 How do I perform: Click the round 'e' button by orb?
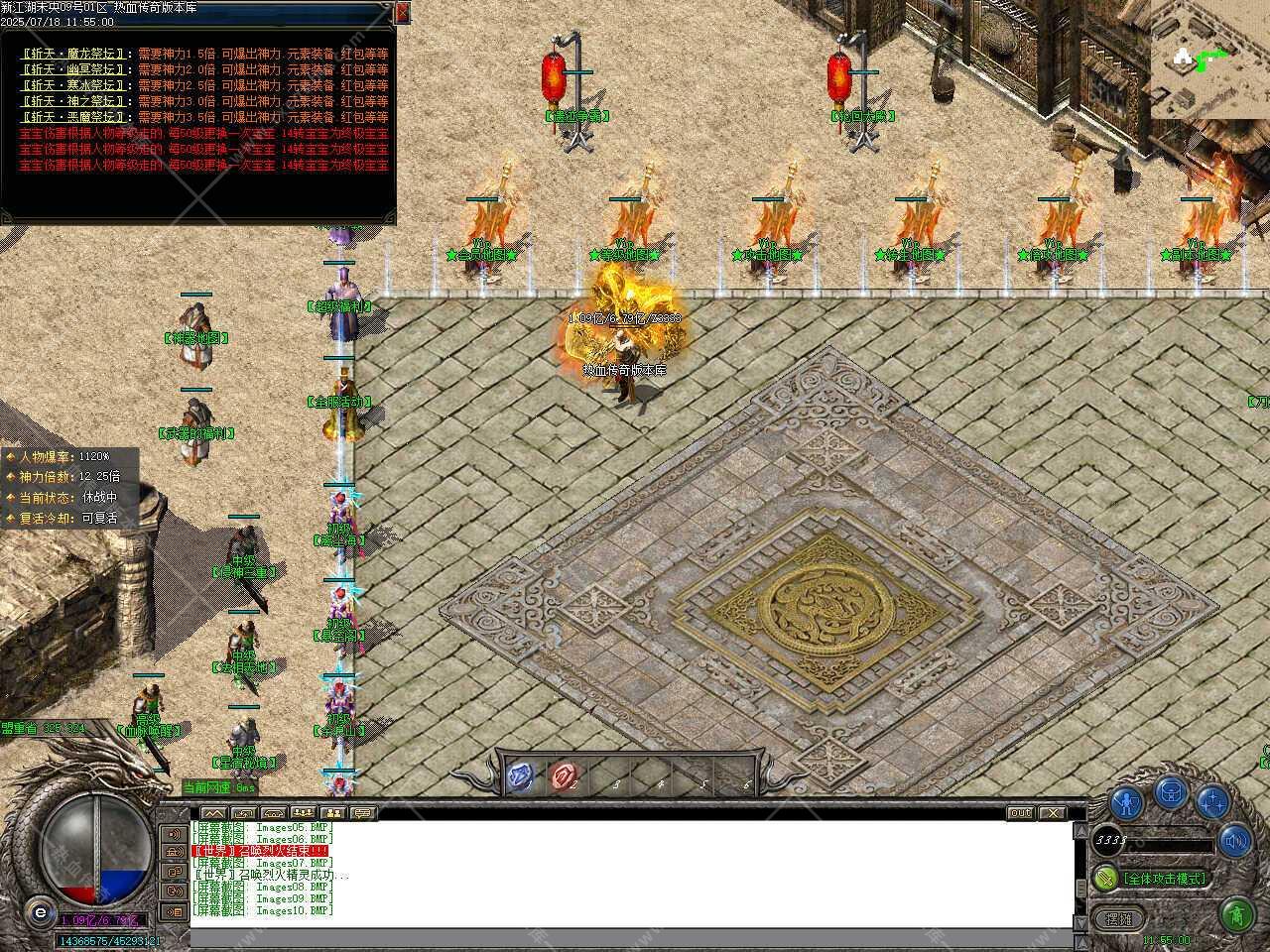[x=40, y=911]
